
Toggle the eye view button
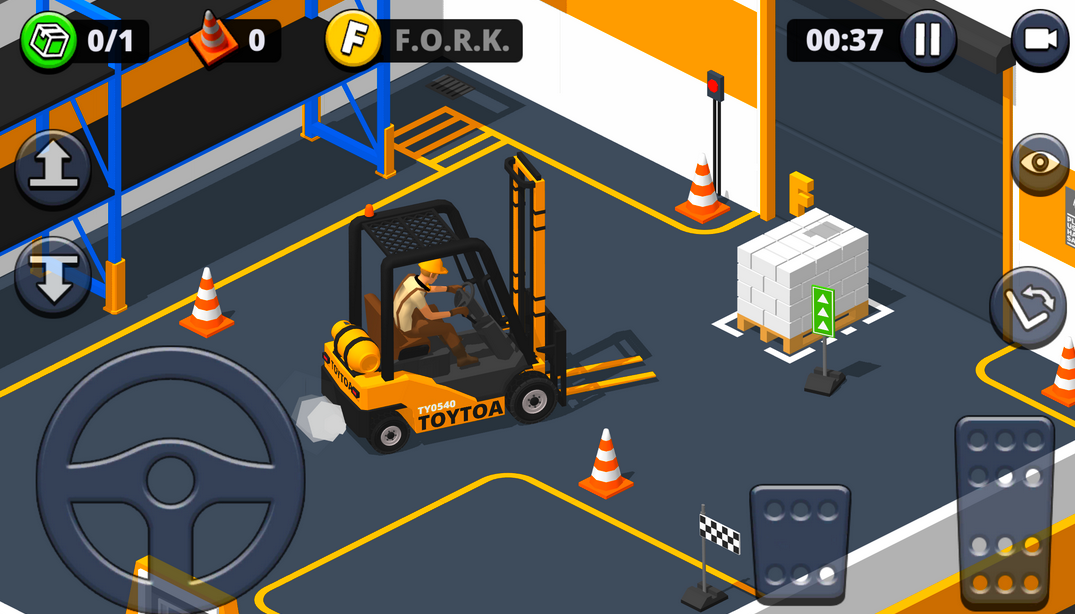coord(1039,163)
